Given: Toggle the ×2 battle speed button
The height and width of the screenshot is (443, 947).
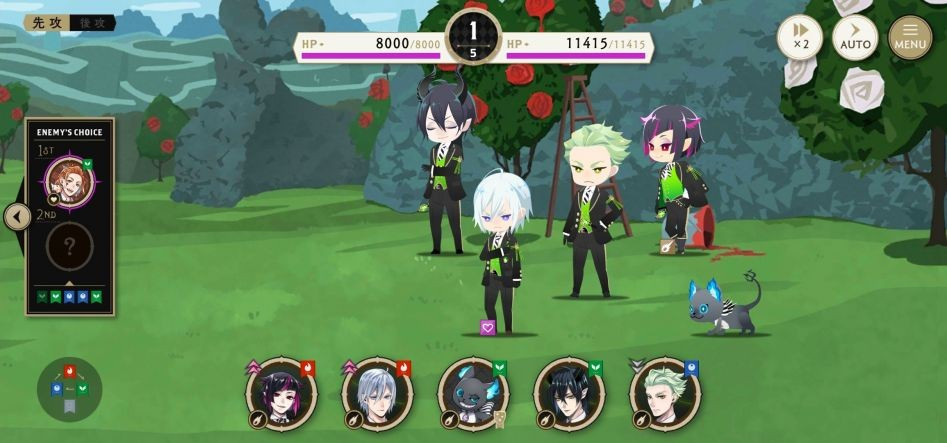Looking at the screenshot, I should click(800, 37).
